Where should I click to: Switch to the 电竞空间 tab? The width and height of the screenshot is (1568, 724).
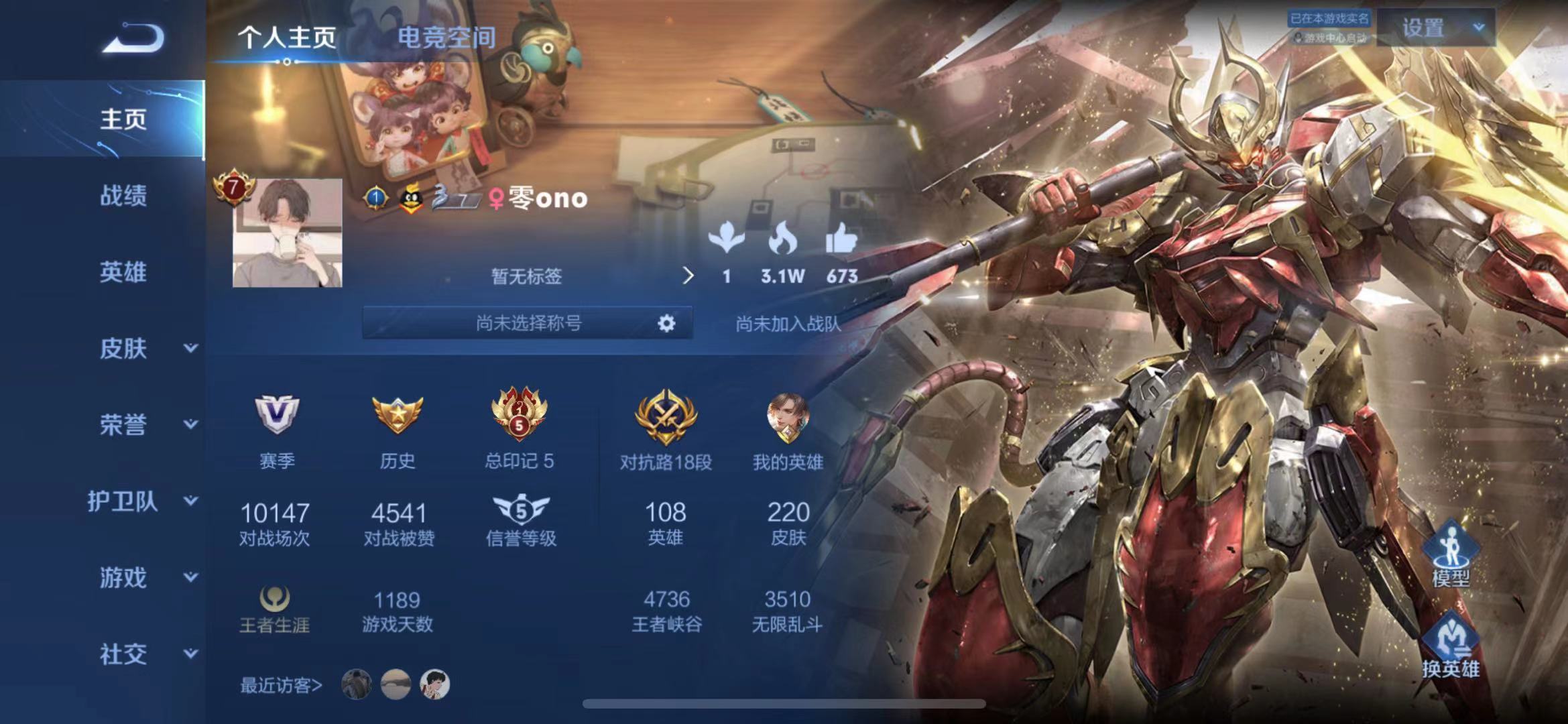click(x=446, y=38)
